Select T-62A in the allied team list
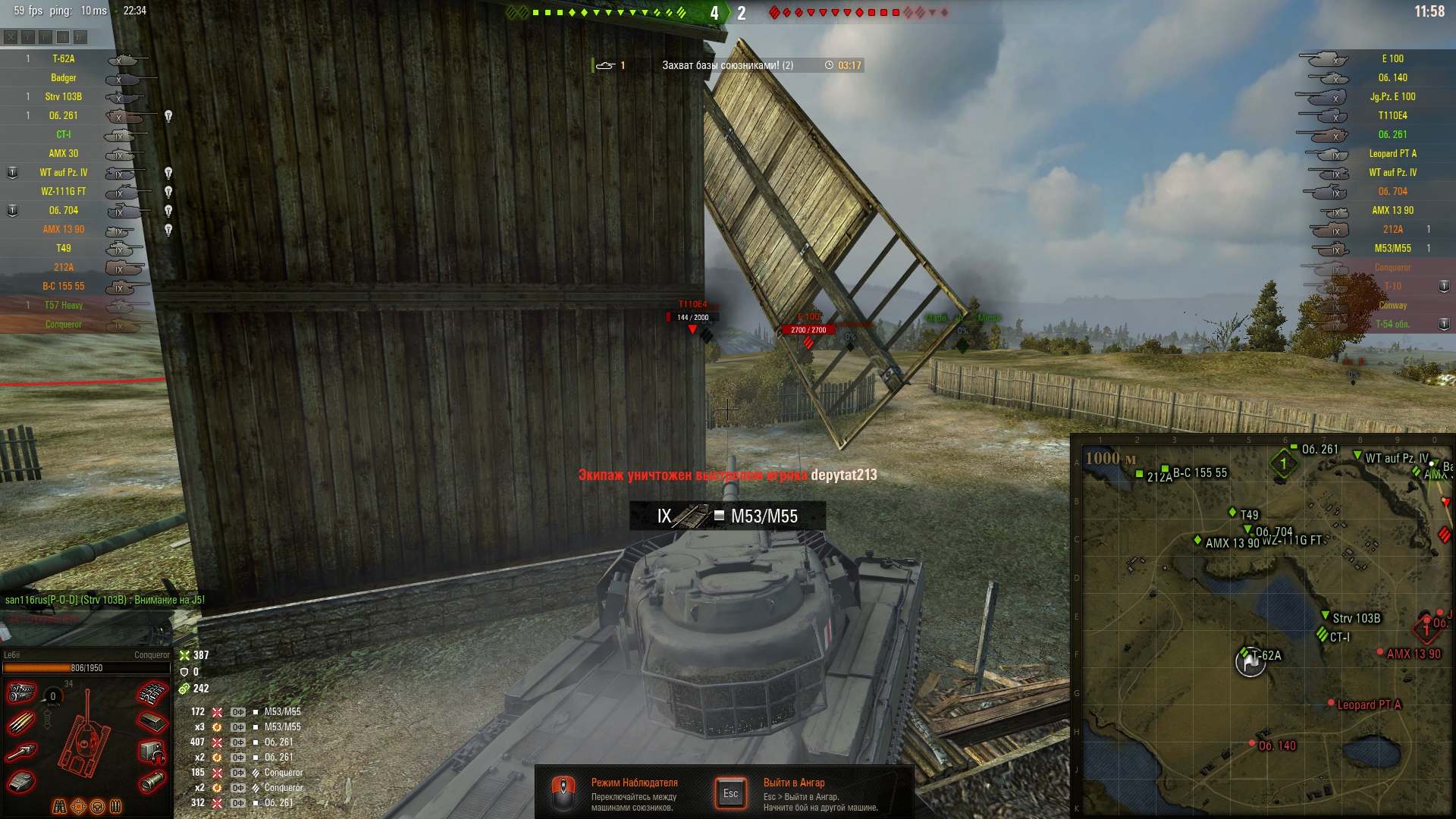 click(x=64, y=59)
